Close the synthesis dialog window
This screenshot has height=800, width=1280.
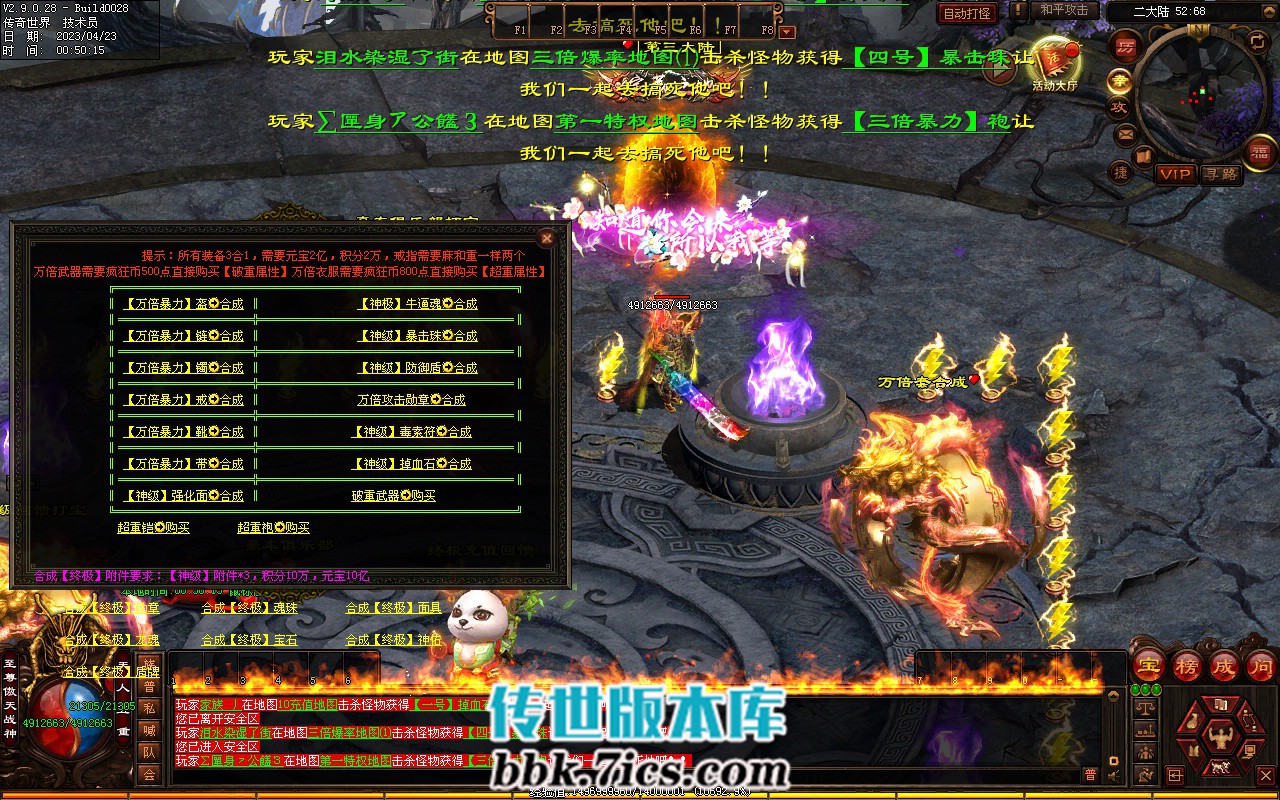tap(546, 238)
